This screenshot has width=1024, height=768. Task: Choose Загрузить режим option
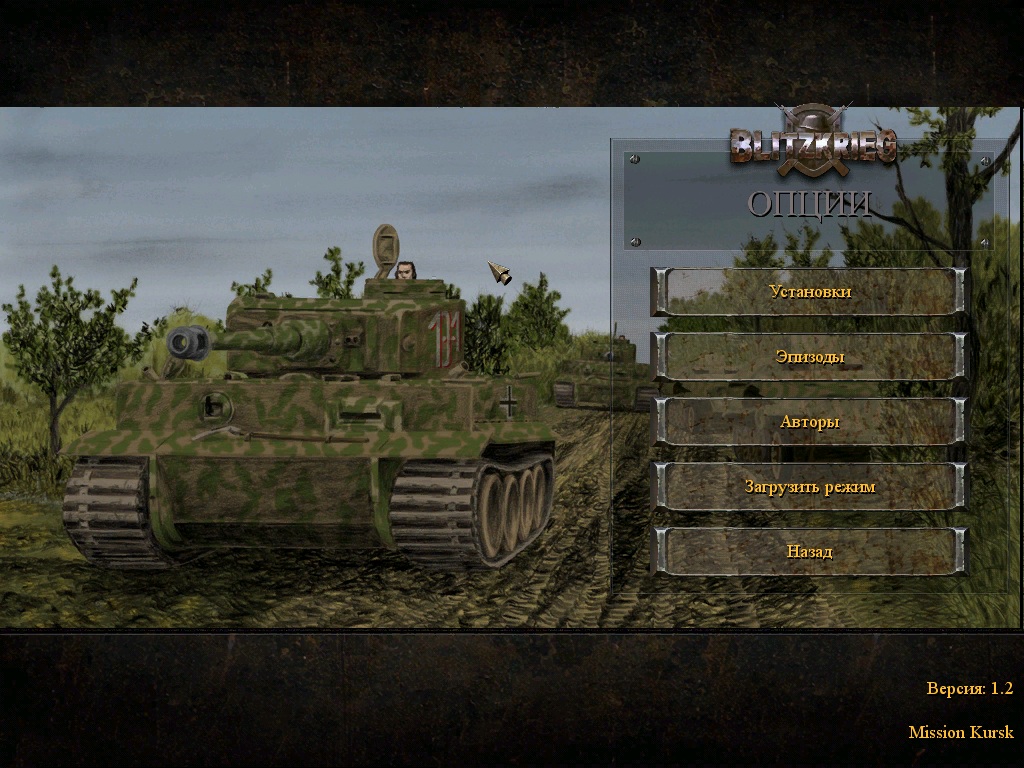coord(810,487)
